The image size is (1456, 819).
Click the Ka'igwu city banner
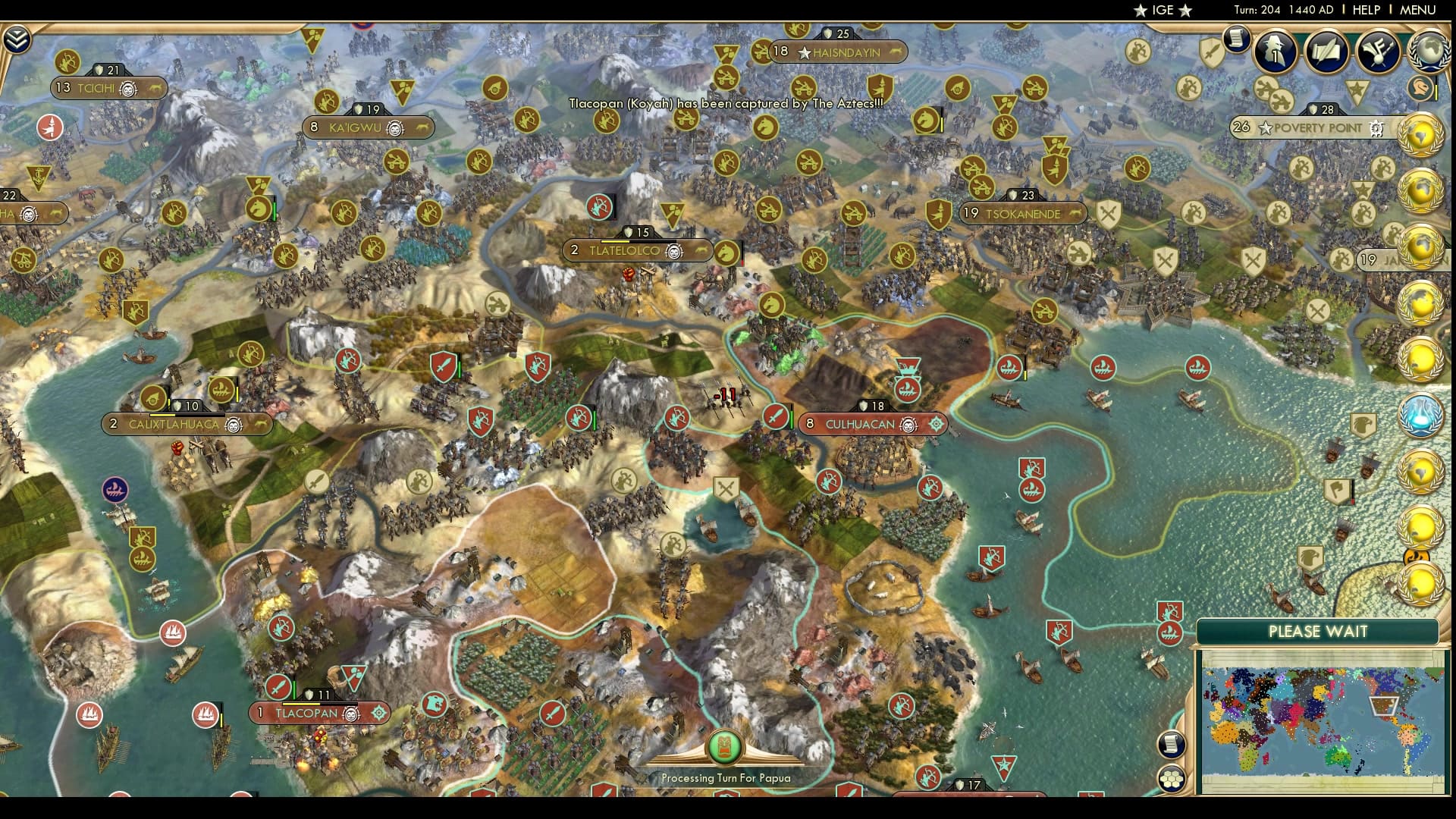coord(368,127)
